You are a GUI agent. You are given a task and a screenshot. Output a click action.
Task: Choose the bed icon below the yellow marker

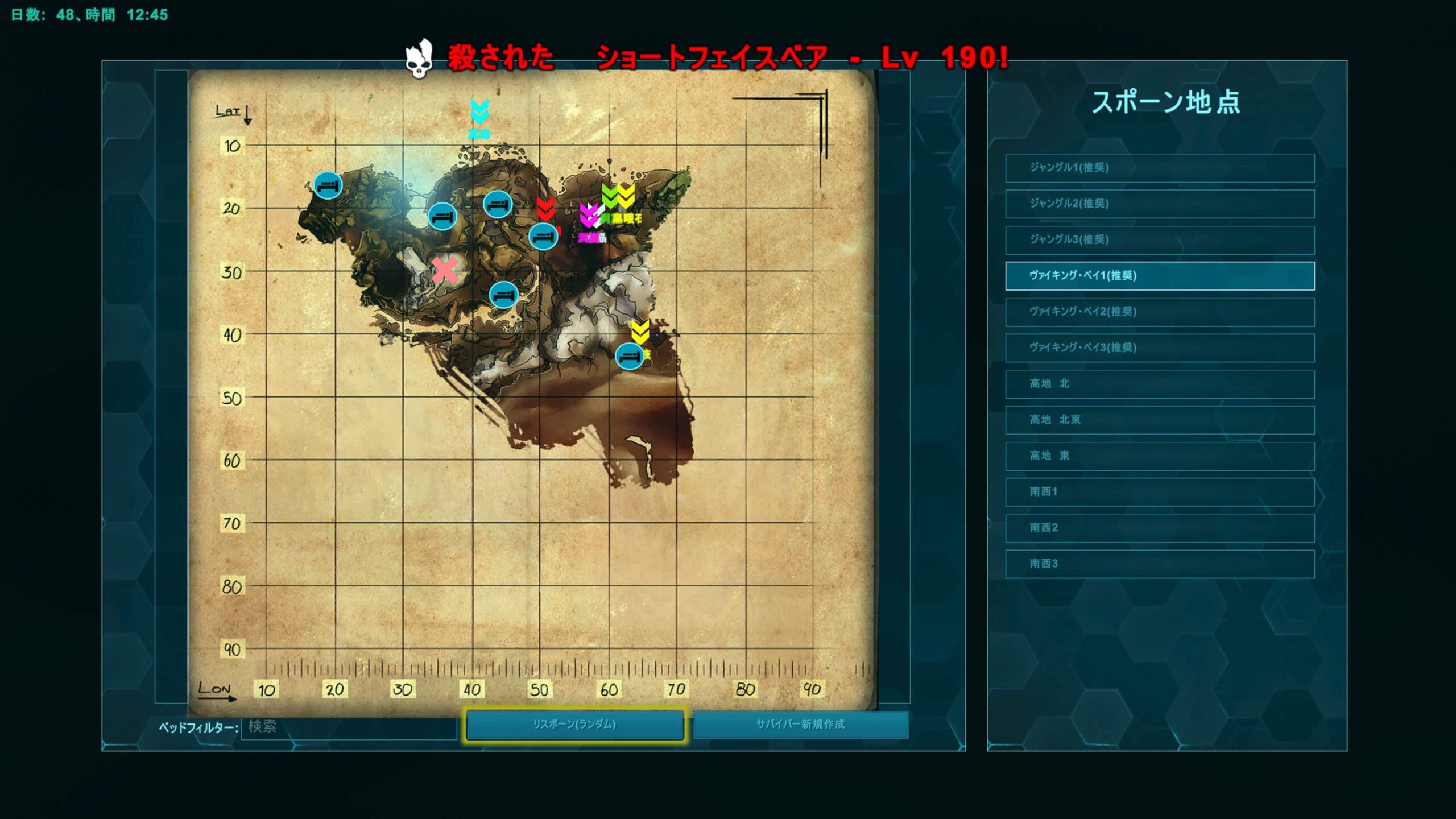628,357
